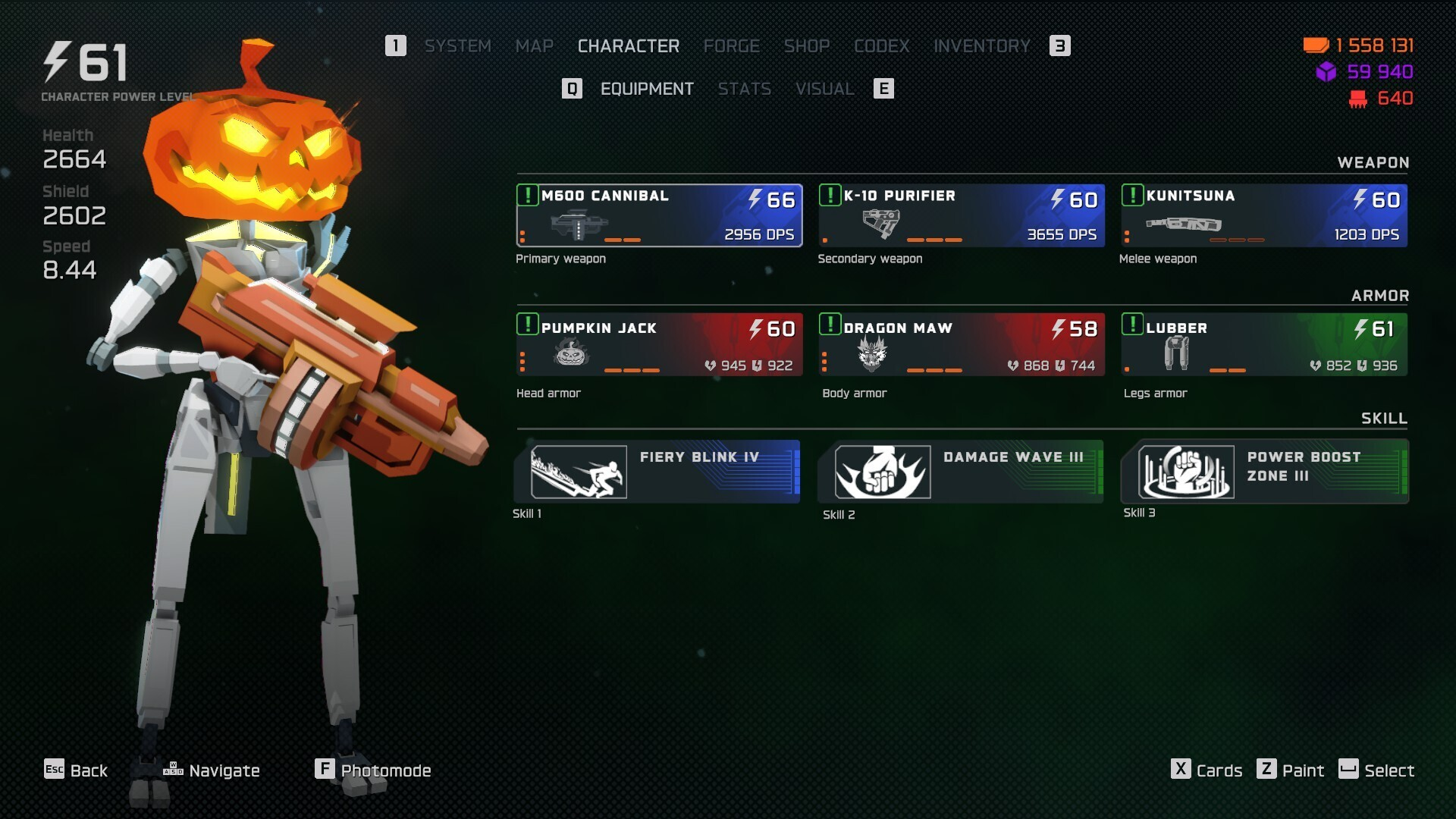Select the Character tab
This screenshot has width=1456, height=819.
[628, 46]
